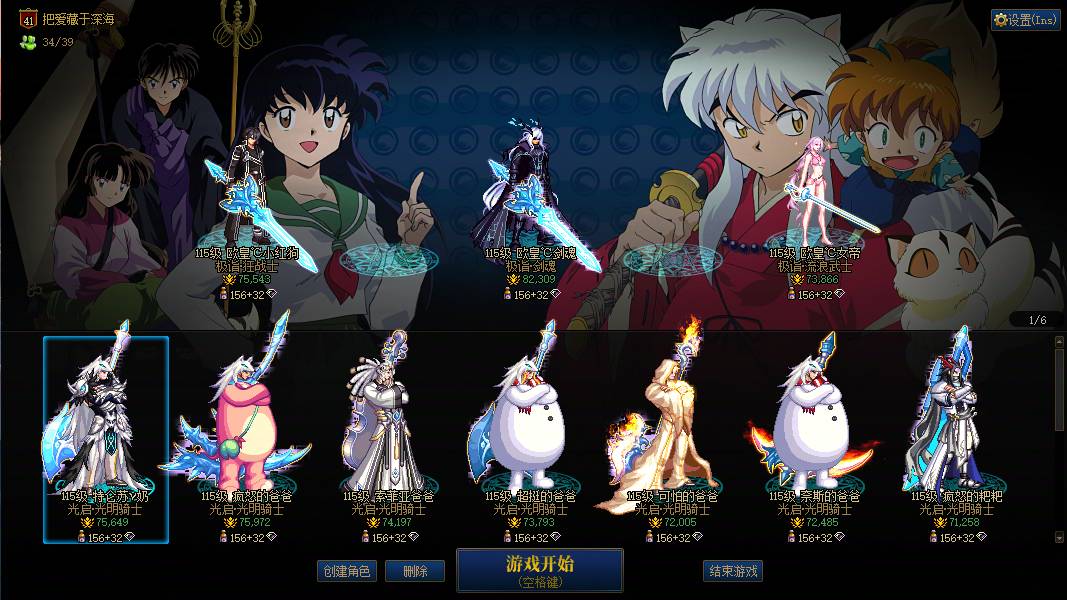
Task: Click the 删除 delete character button
Action: point(415,571)
